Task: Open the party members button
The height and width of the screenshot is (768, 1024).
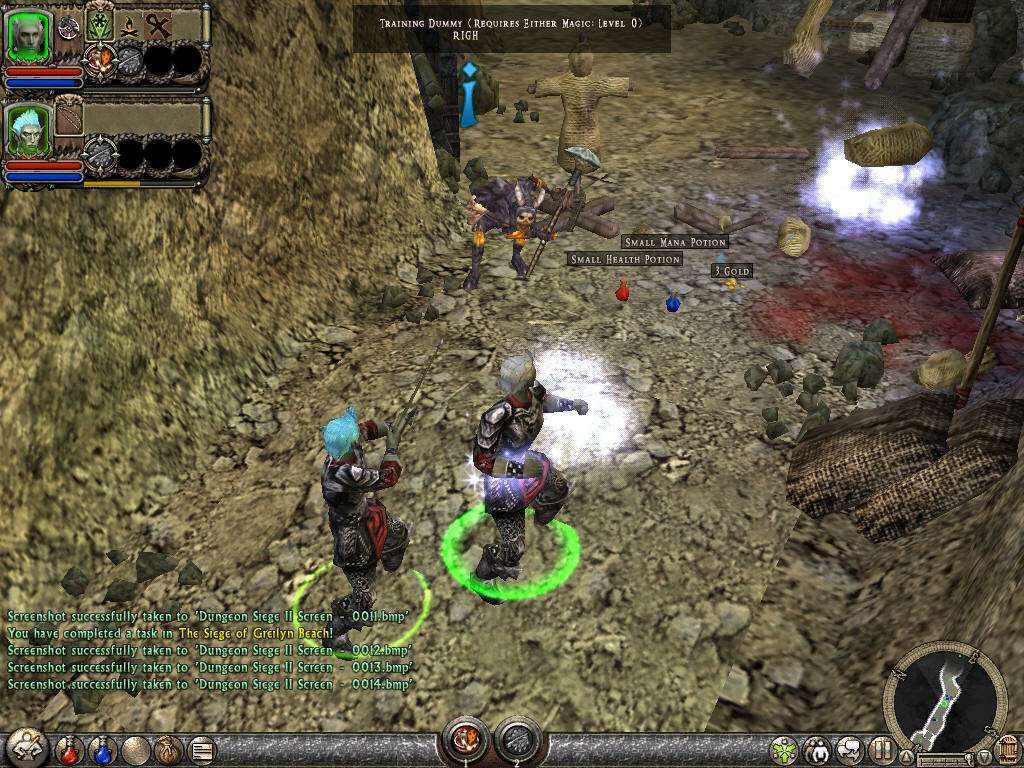Action: coord(819,749)
